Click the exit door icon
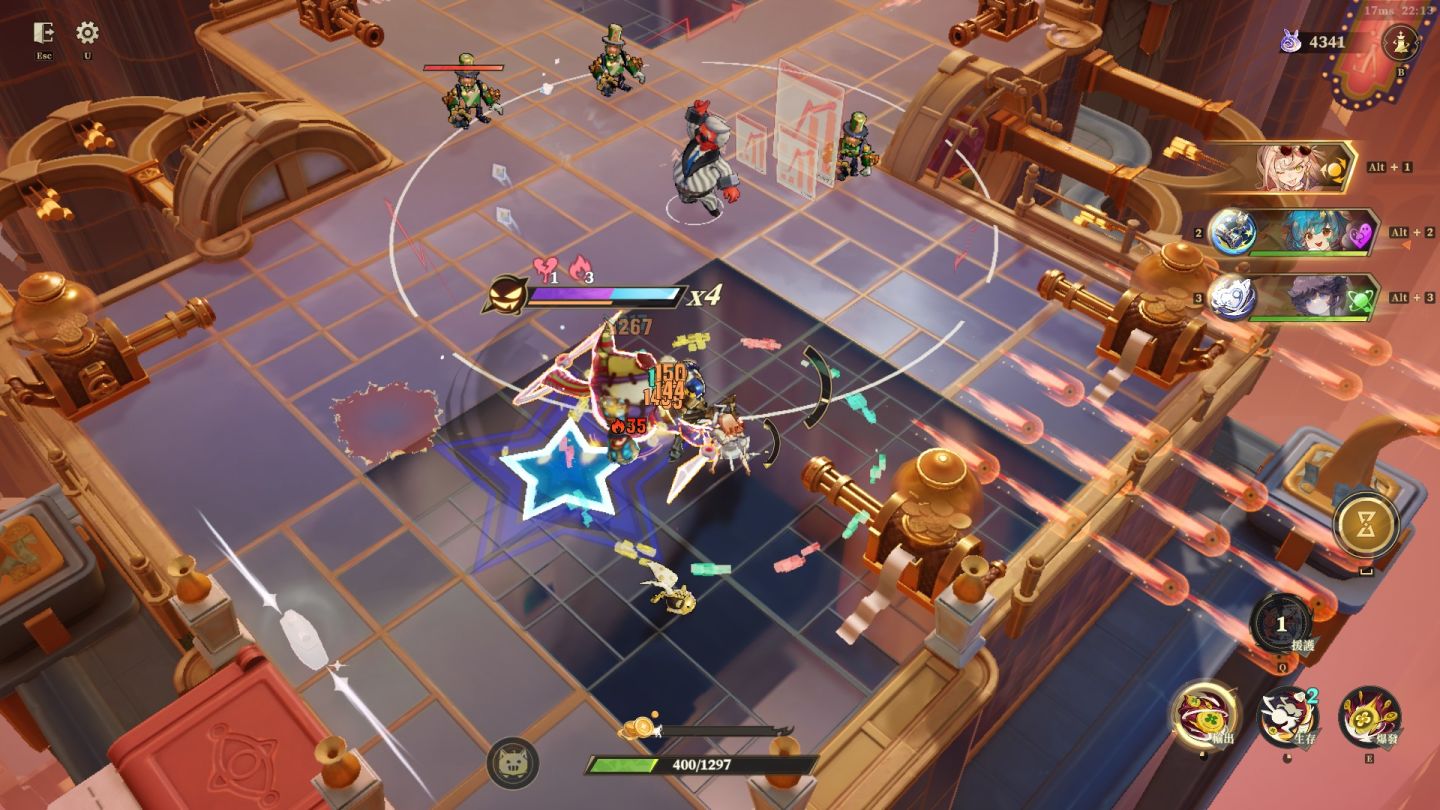This screenshot has width=1440, height=810. pos(43,33)
